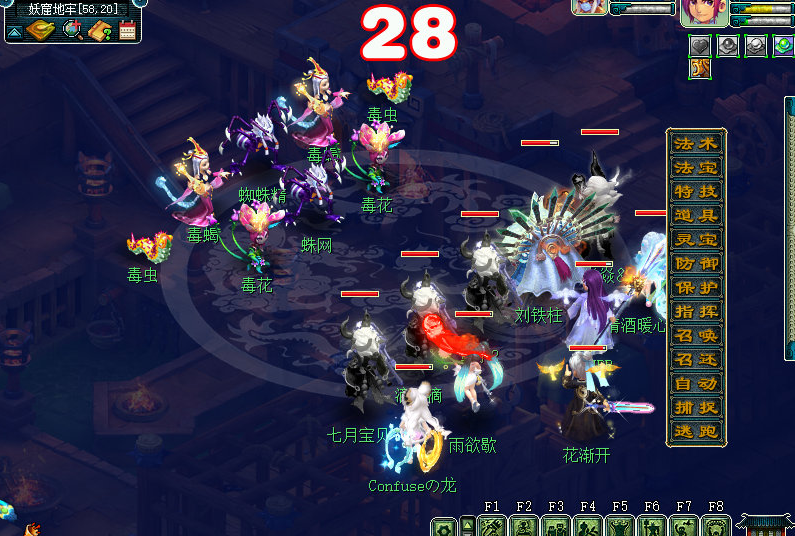Open the 指挥 (Command) option
This screenshot has width=795, height=536.
click(696, 311)
